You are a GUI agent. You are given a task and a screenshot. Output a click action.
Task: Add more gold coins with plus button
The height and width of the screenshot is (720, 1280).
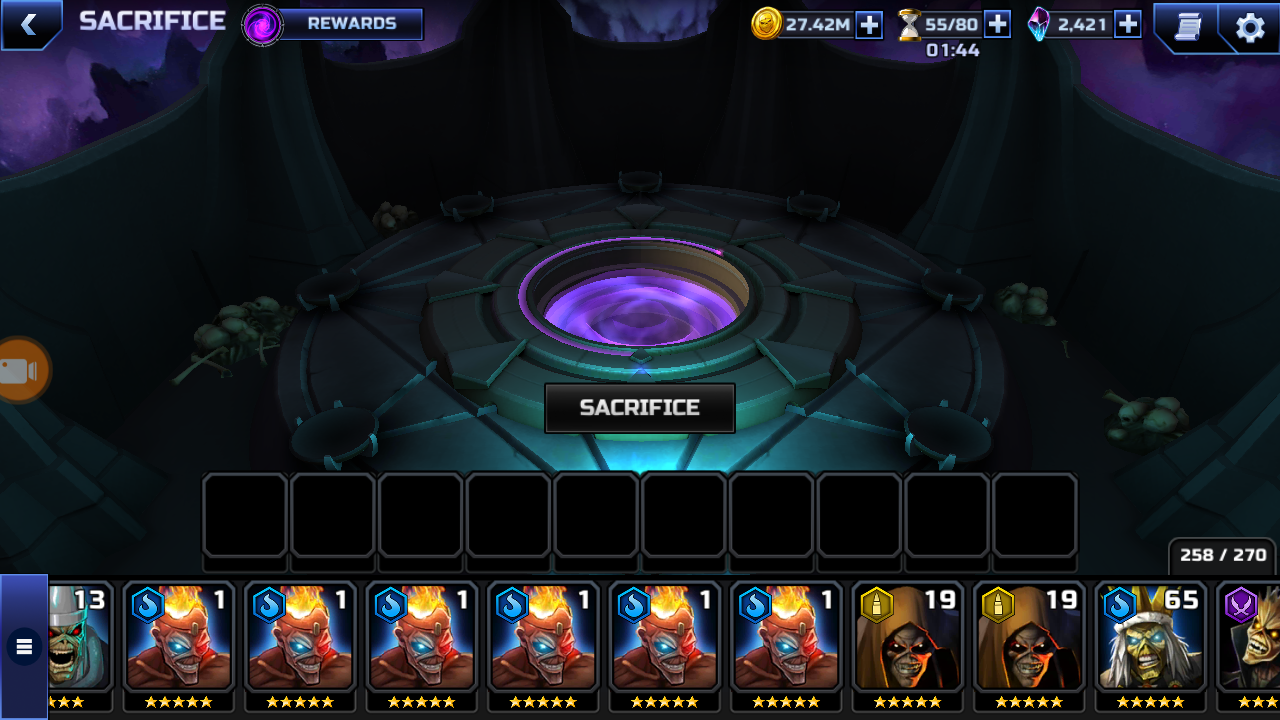(869, 25)
